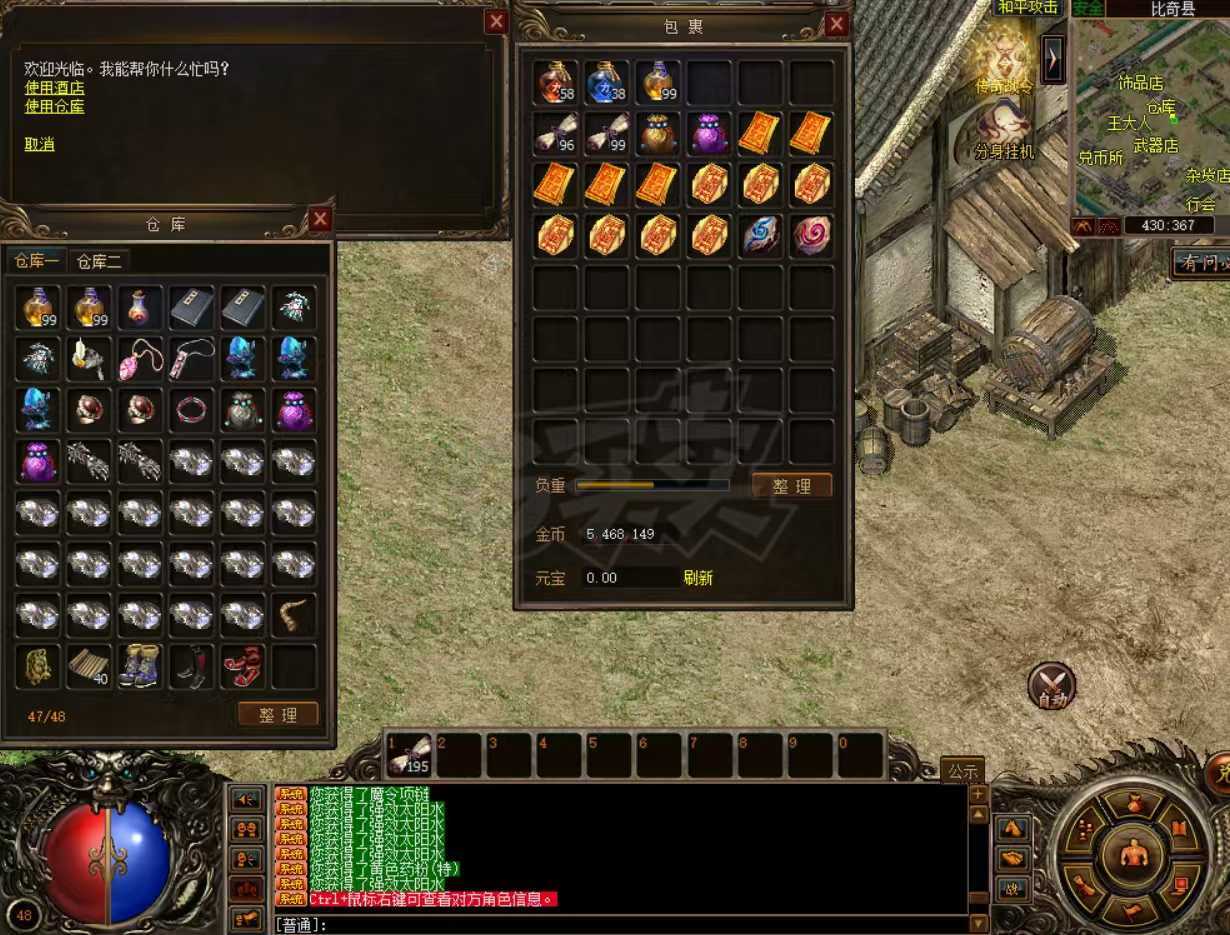Close the 仓库 warehouse panel
1230x935 pixels.
[320, 219]
